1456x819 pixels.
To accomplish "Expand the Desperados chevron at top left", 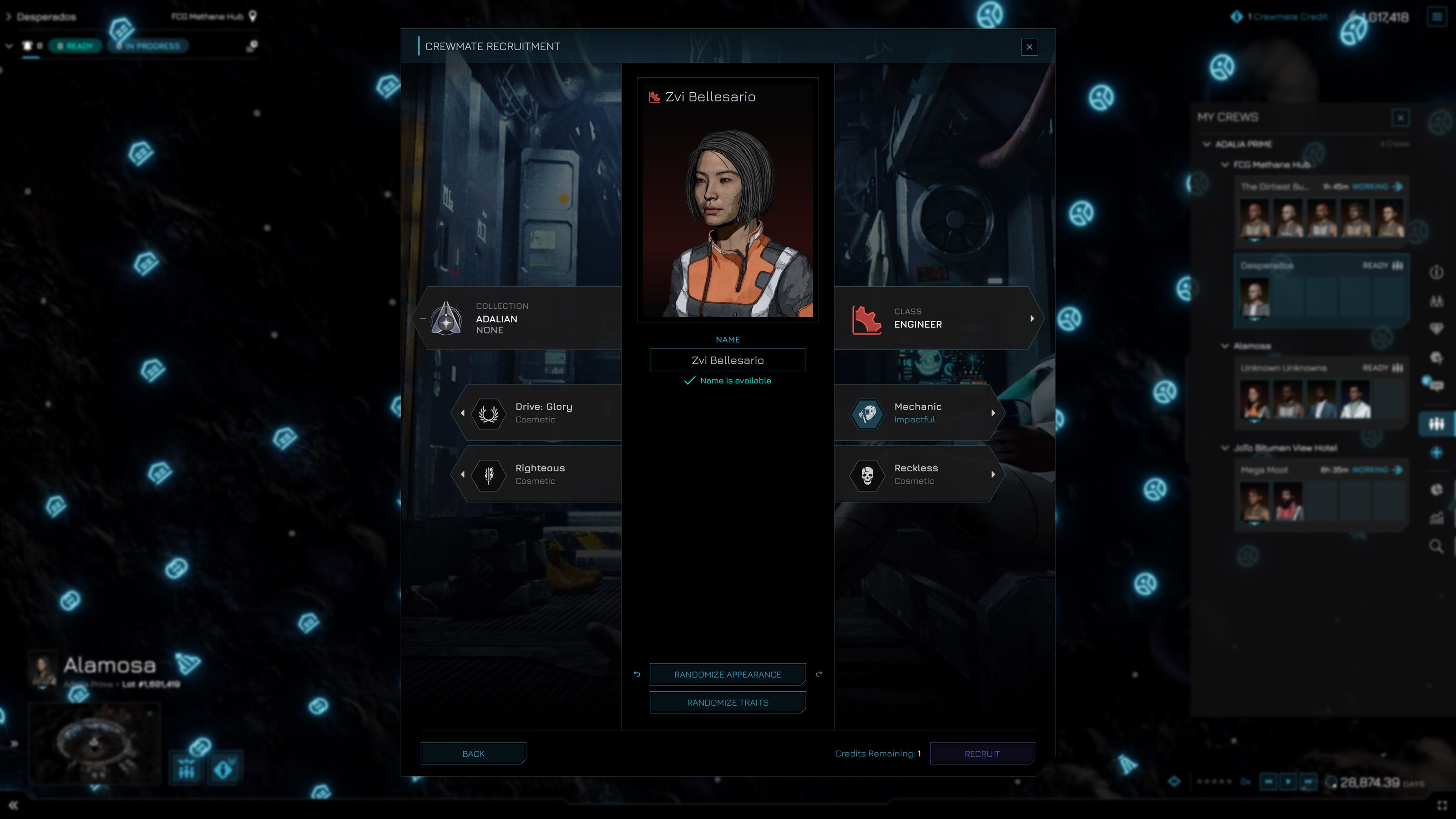I will coord(8,16).
